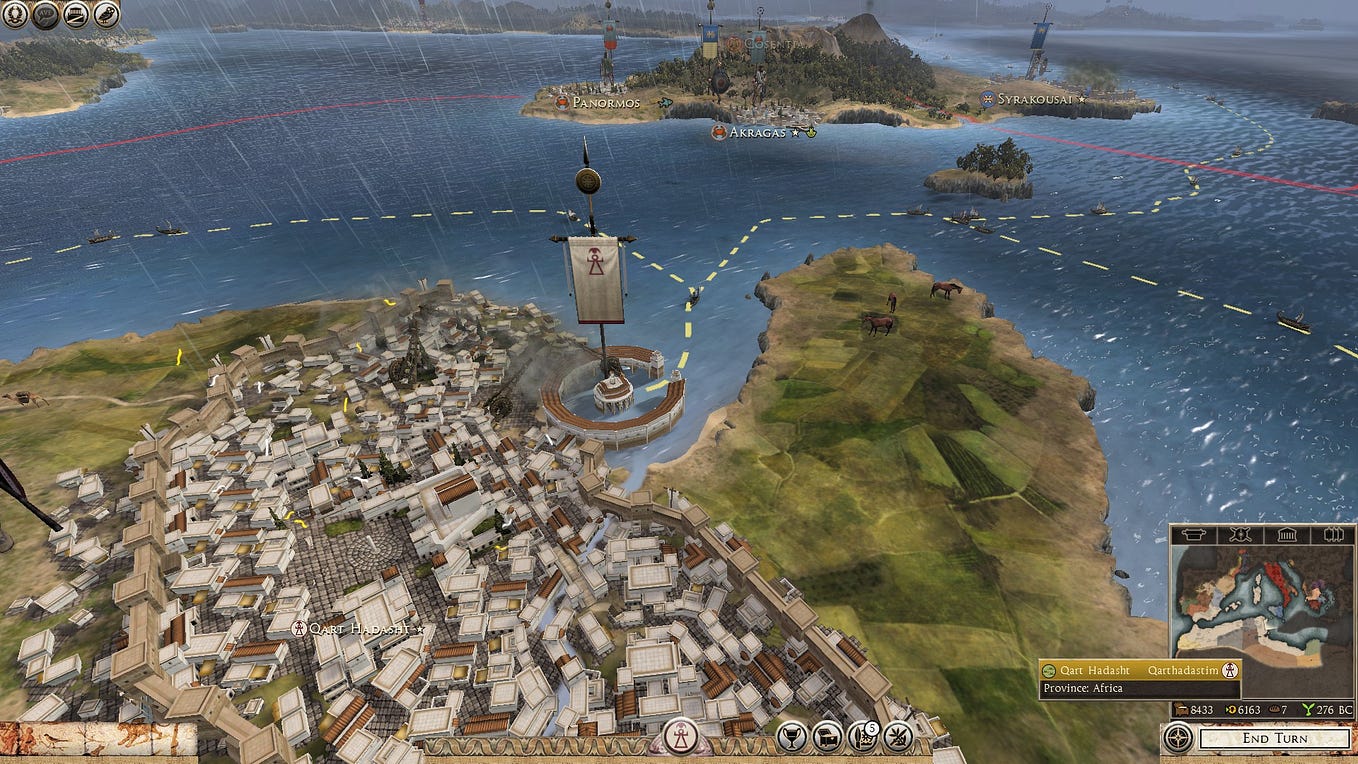Screen dimensions: 1358x764
Task: Open the first minimap tab with table icon
Action: pos(1193,535)
